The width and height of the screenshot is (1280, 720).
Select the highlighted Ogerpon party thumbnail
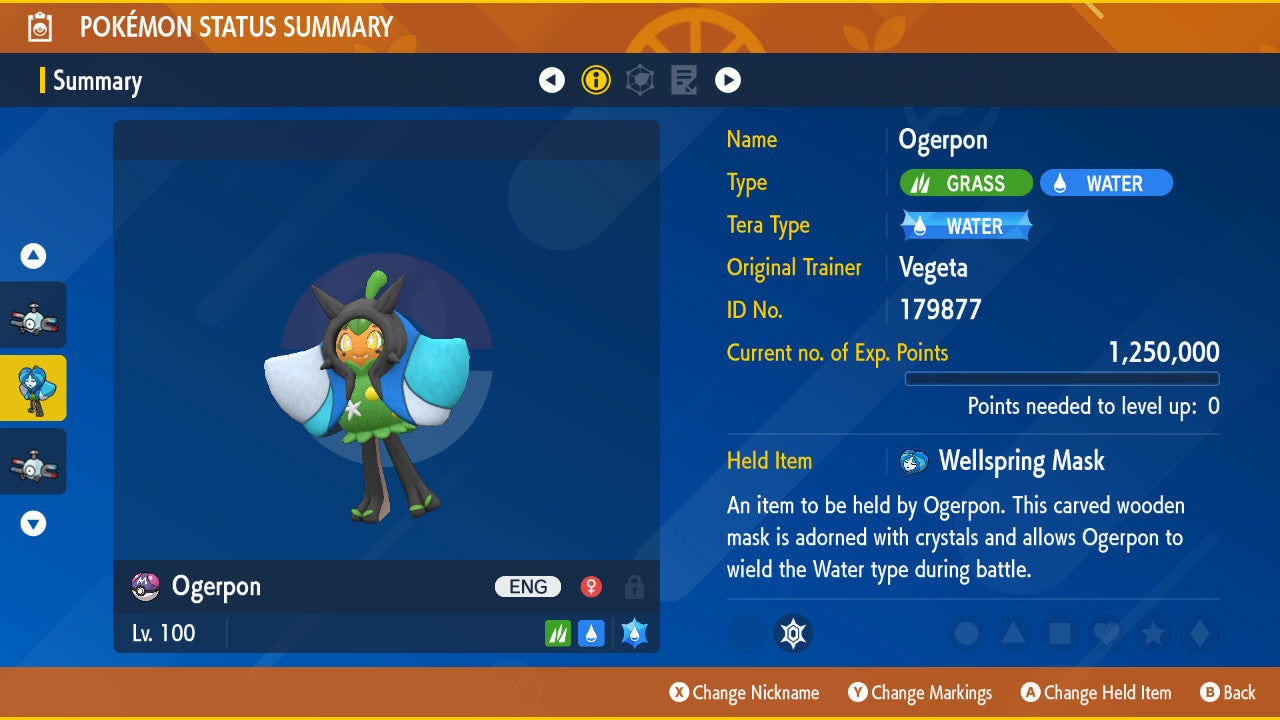[33, 388]
